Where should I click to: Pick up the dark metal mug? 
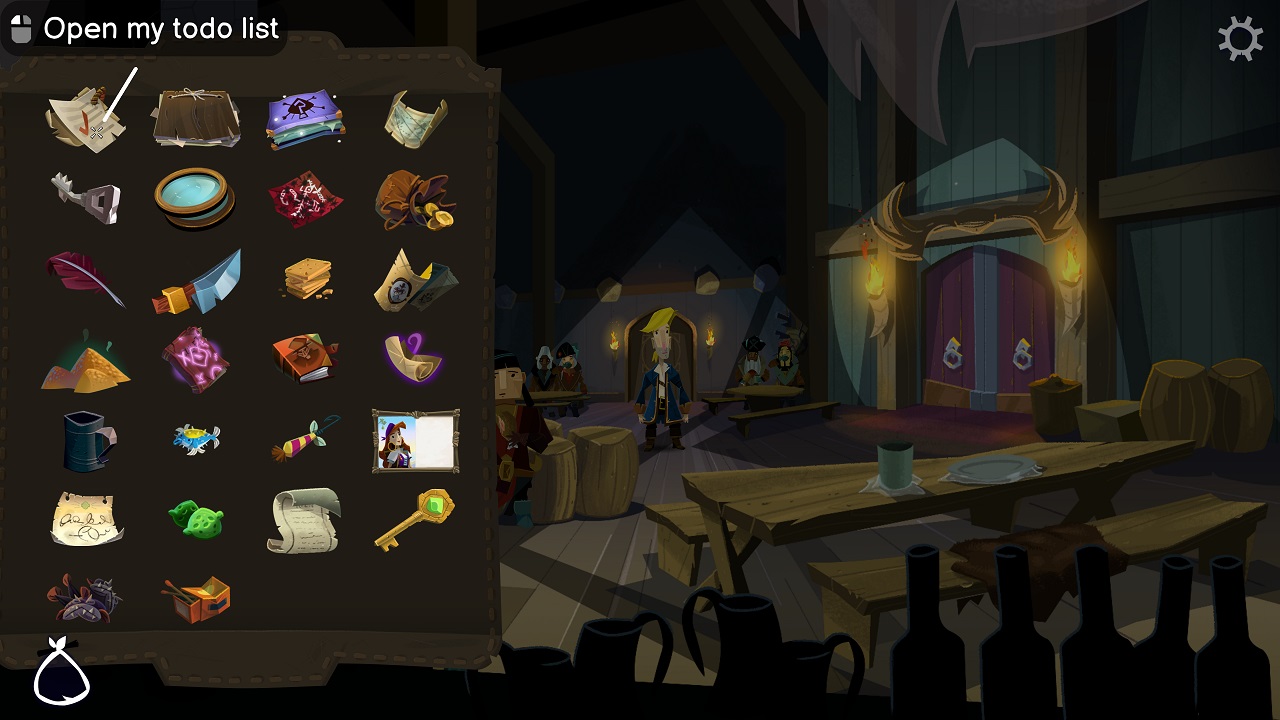click(85, 438)
